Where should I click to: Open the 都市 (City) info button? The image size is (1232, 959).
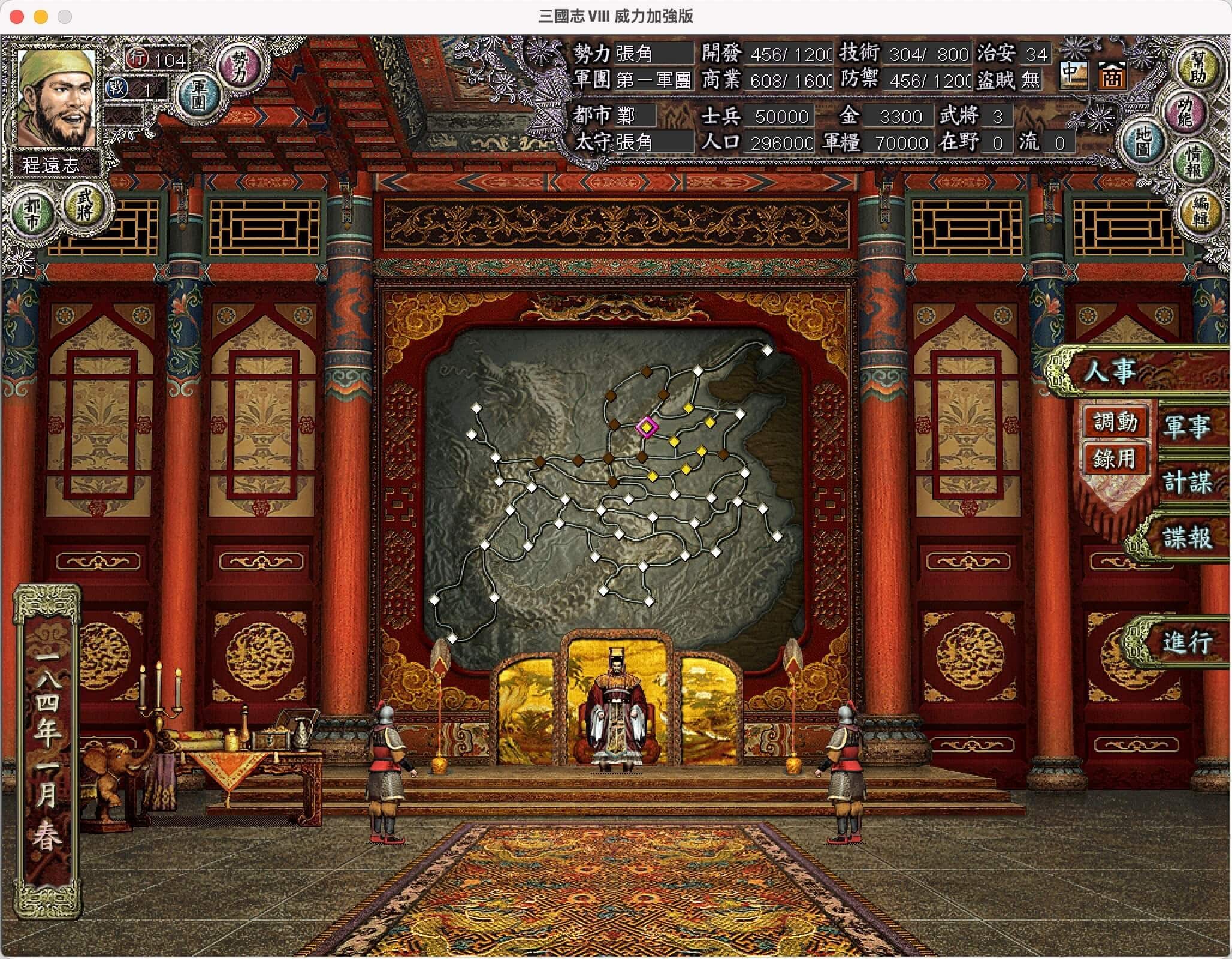32,213
